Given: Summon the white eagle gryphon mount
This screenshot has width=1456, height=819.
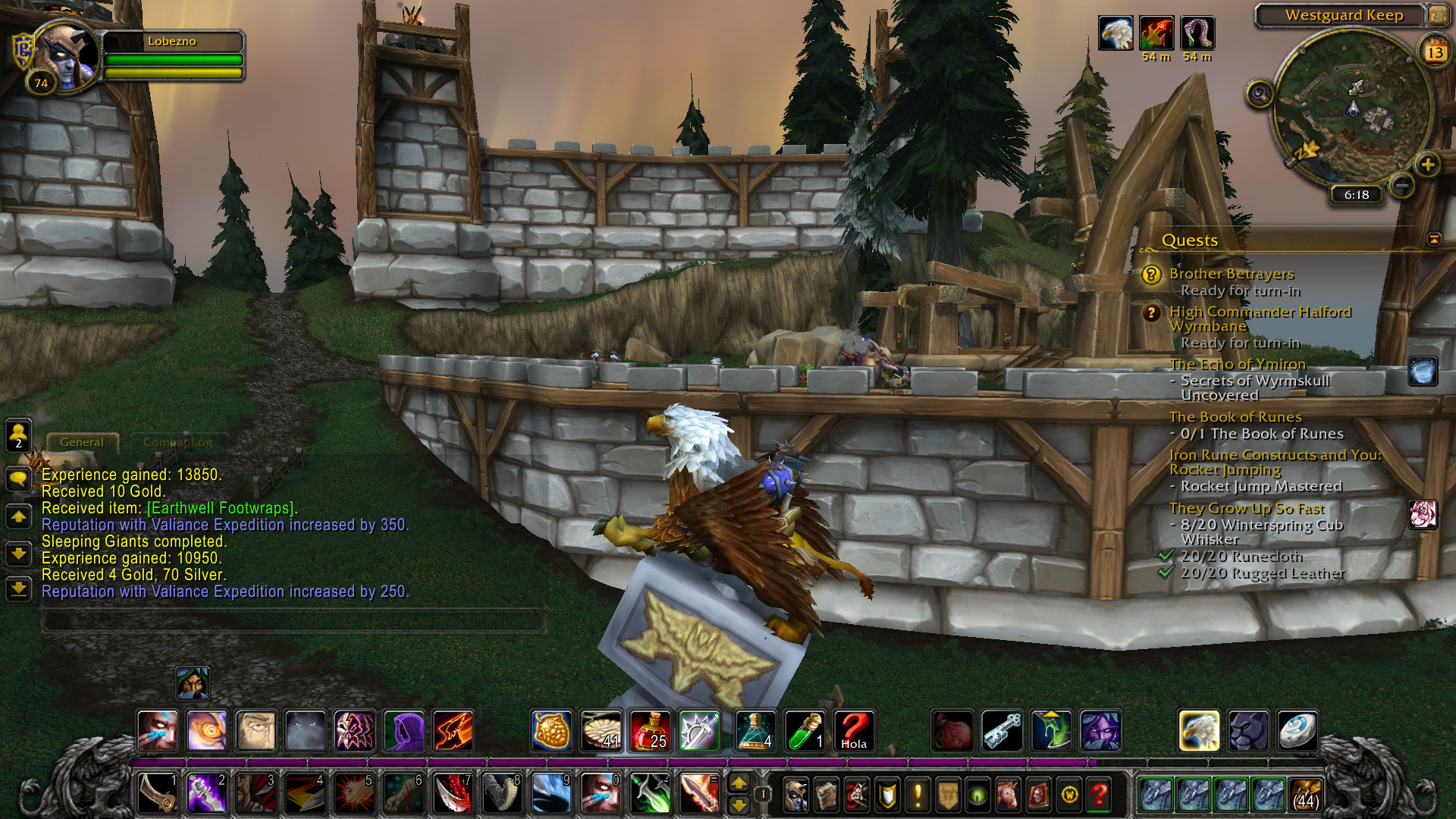Looking at the screenshot, I should (x=1199, y=731).
